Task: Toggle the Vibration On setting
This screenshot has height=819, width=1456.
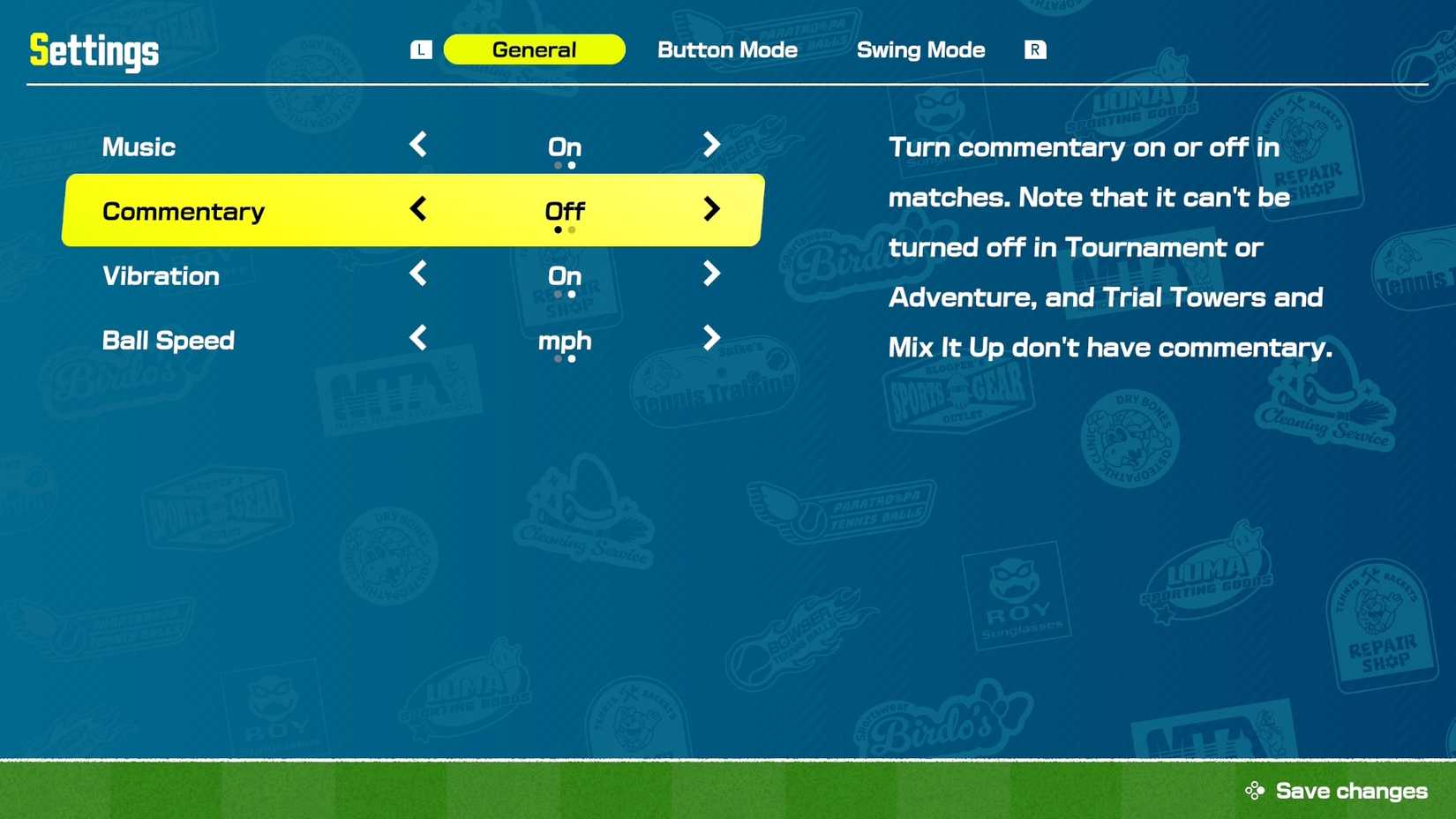Action: 564,275
